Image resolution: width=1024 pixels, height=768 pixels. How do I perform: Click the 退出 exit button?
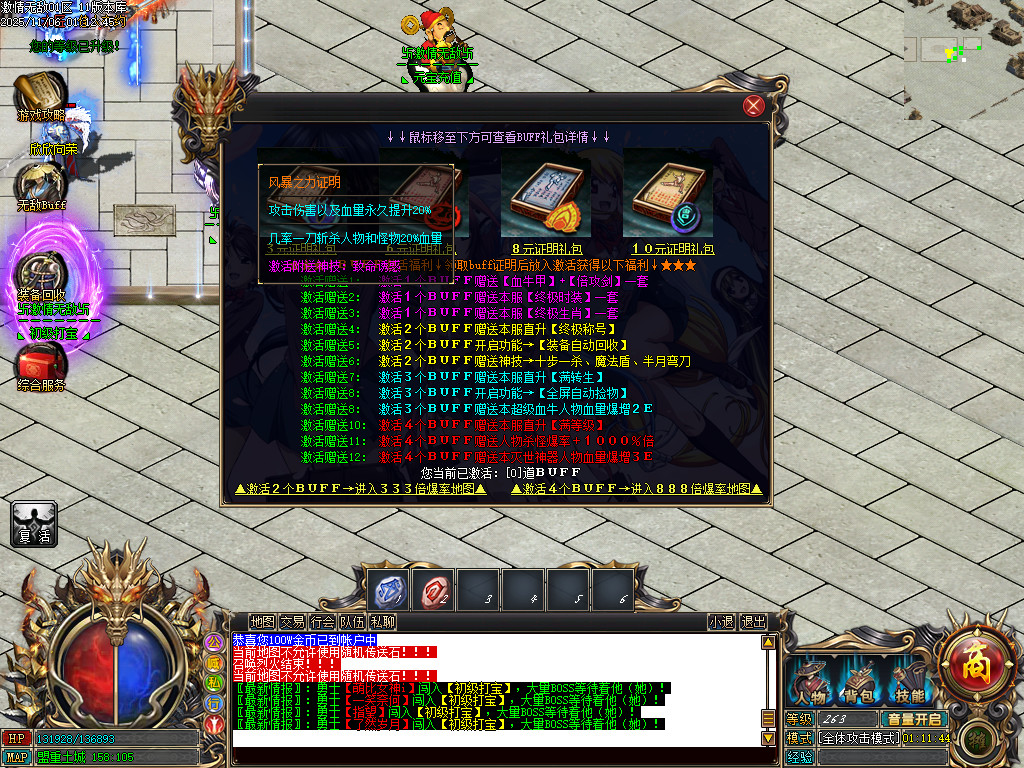pyautogui.click(x=753, y=621)
